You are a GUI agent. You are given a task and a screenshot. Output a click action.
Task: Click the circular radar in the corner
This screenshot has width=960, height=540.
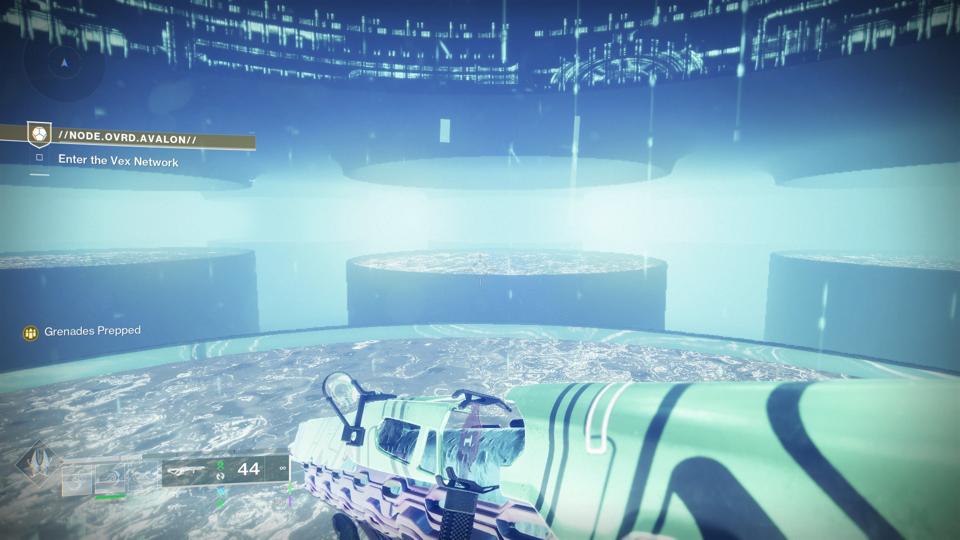(x=65, y=63)
